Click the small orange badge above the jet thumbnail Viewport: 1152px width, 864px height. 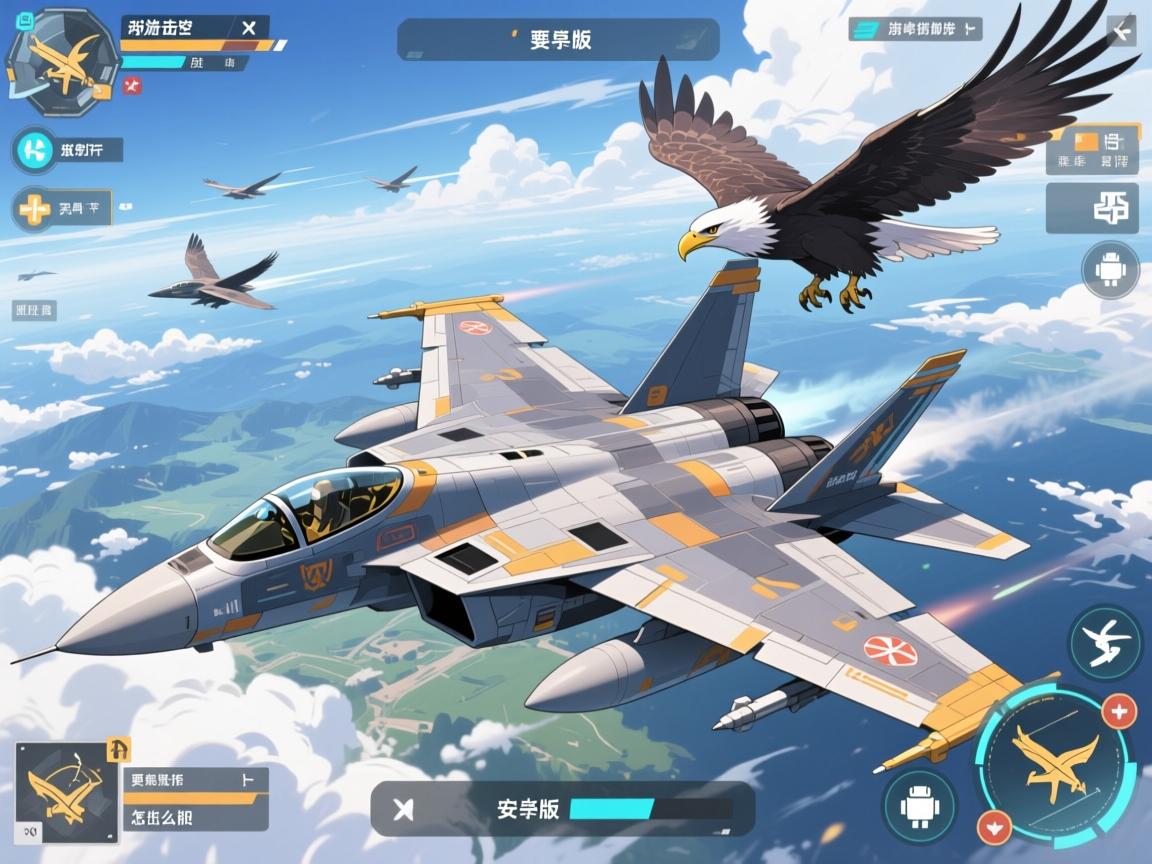pos(118,748)
